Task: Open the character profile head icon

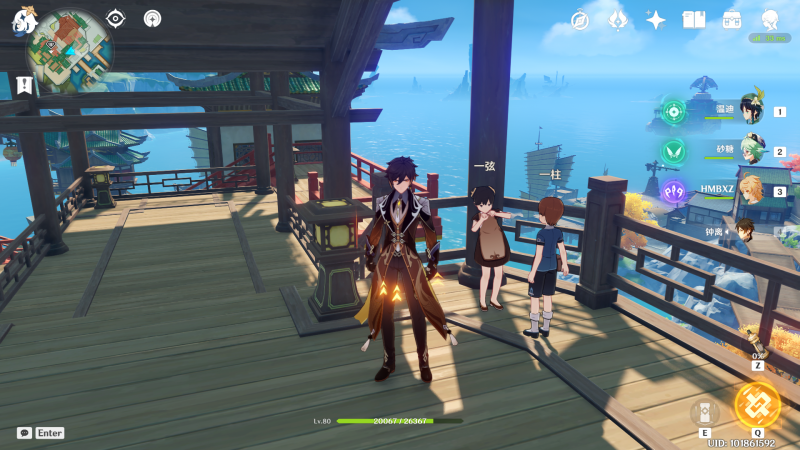Action: pos(770,20)
